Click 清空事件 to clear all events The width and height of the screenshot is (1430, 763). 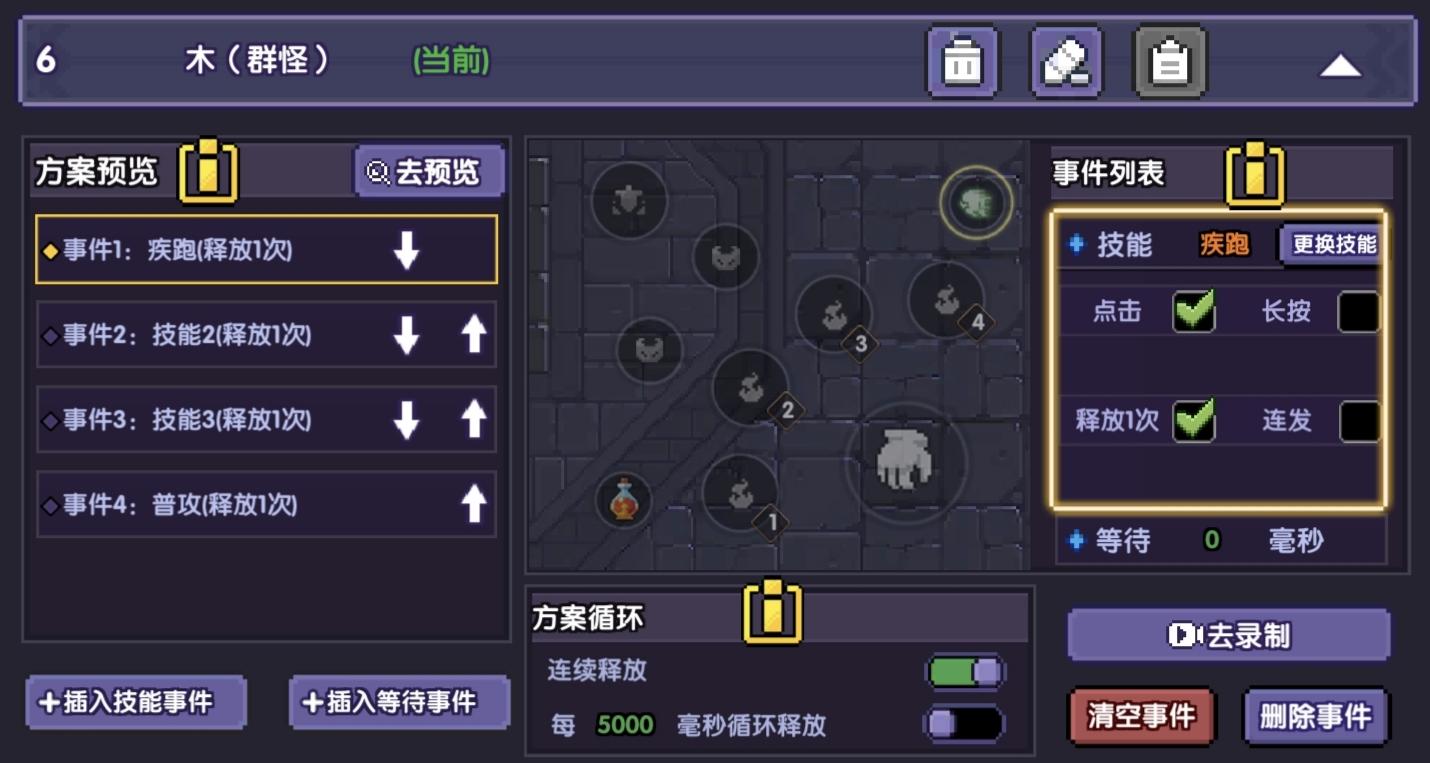[x=1141, y=716]
